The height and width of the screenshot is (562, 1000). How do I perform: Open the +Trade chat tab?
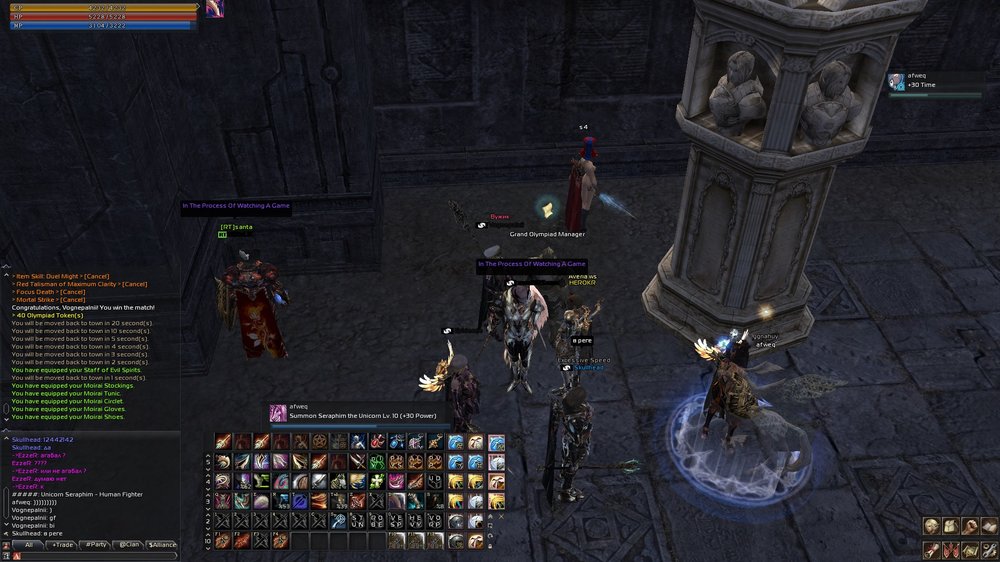point(62,545)
